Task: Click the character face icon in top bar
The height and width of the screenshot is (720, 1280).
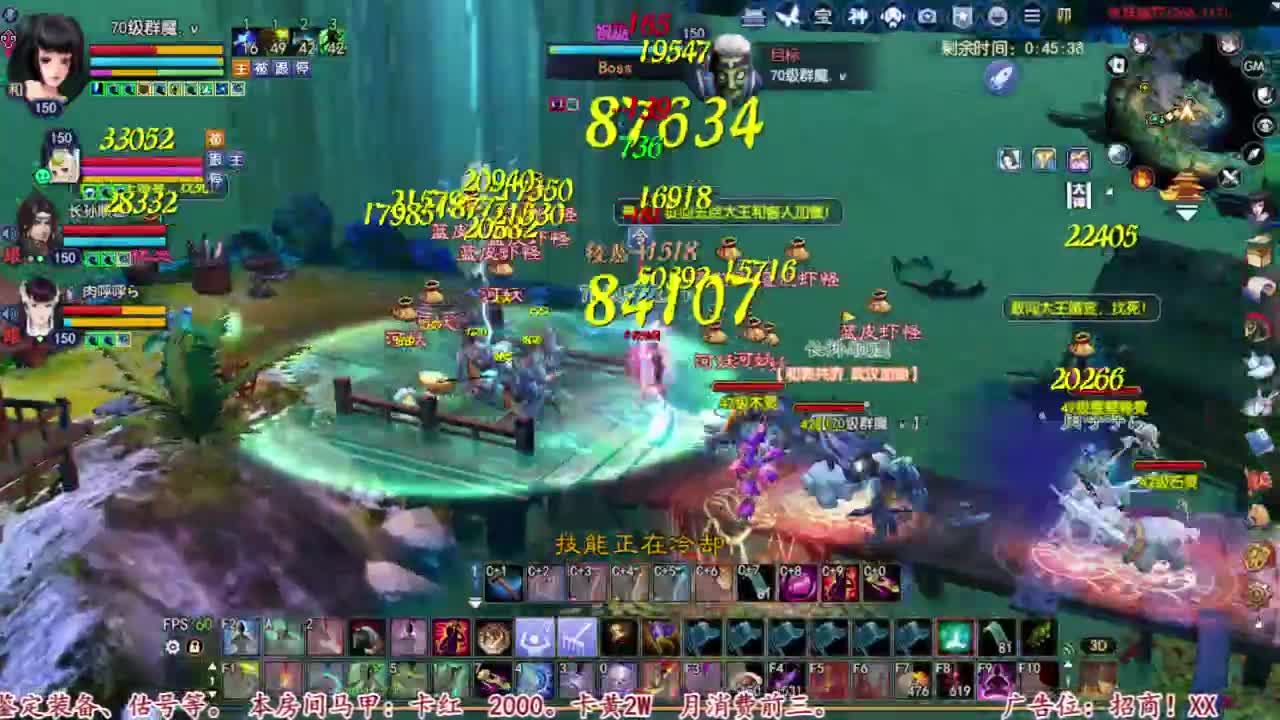Action: click(891, 15)
